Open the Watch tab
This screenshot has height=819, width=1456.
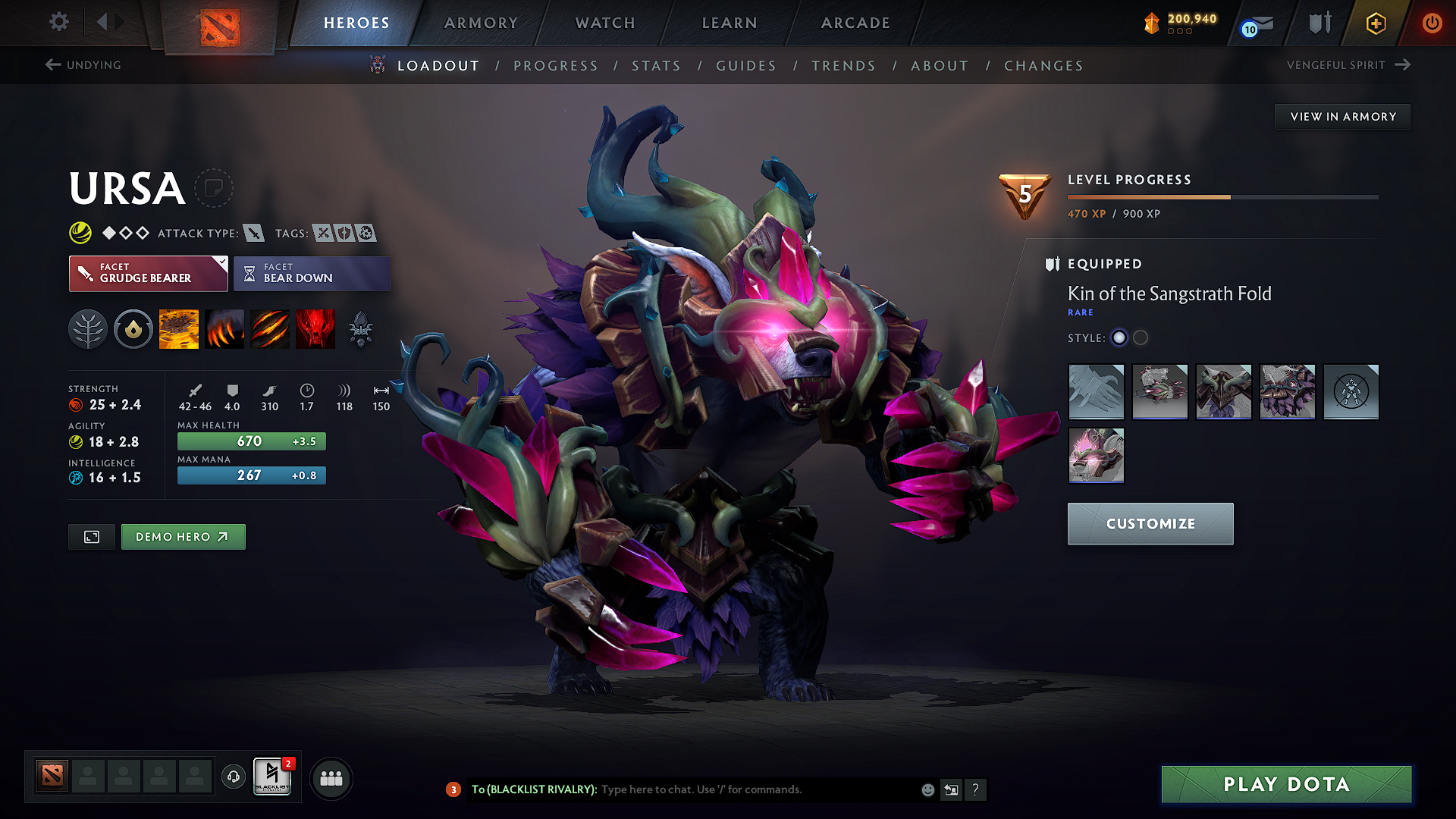(605, 23)
